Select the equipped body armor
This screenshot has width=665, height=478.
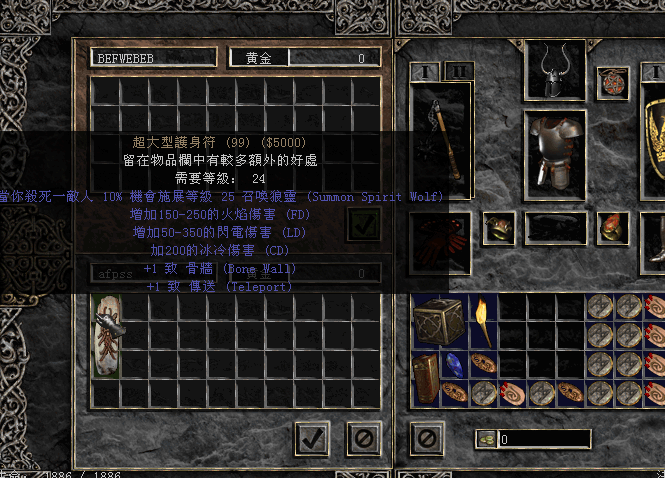point(557,154)
